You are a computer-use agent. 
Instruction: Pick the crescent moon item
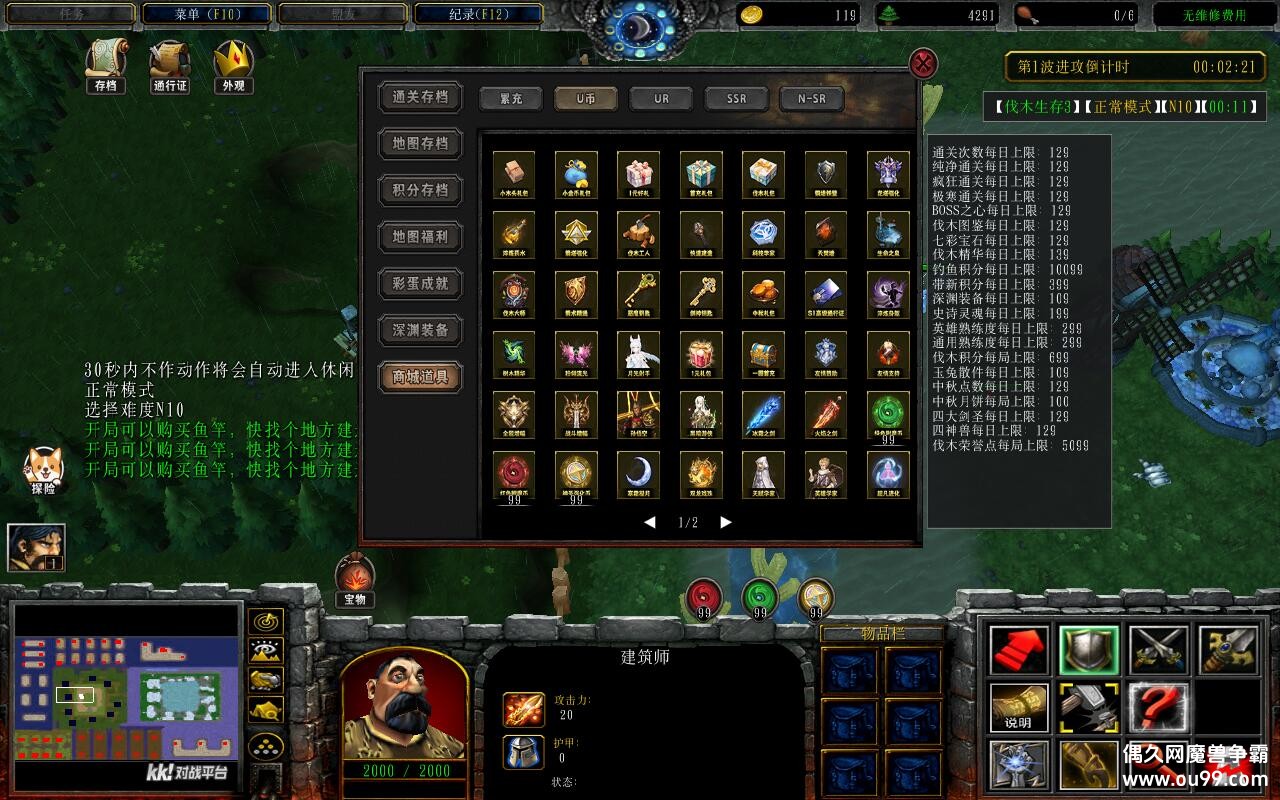tap(638, 472)
